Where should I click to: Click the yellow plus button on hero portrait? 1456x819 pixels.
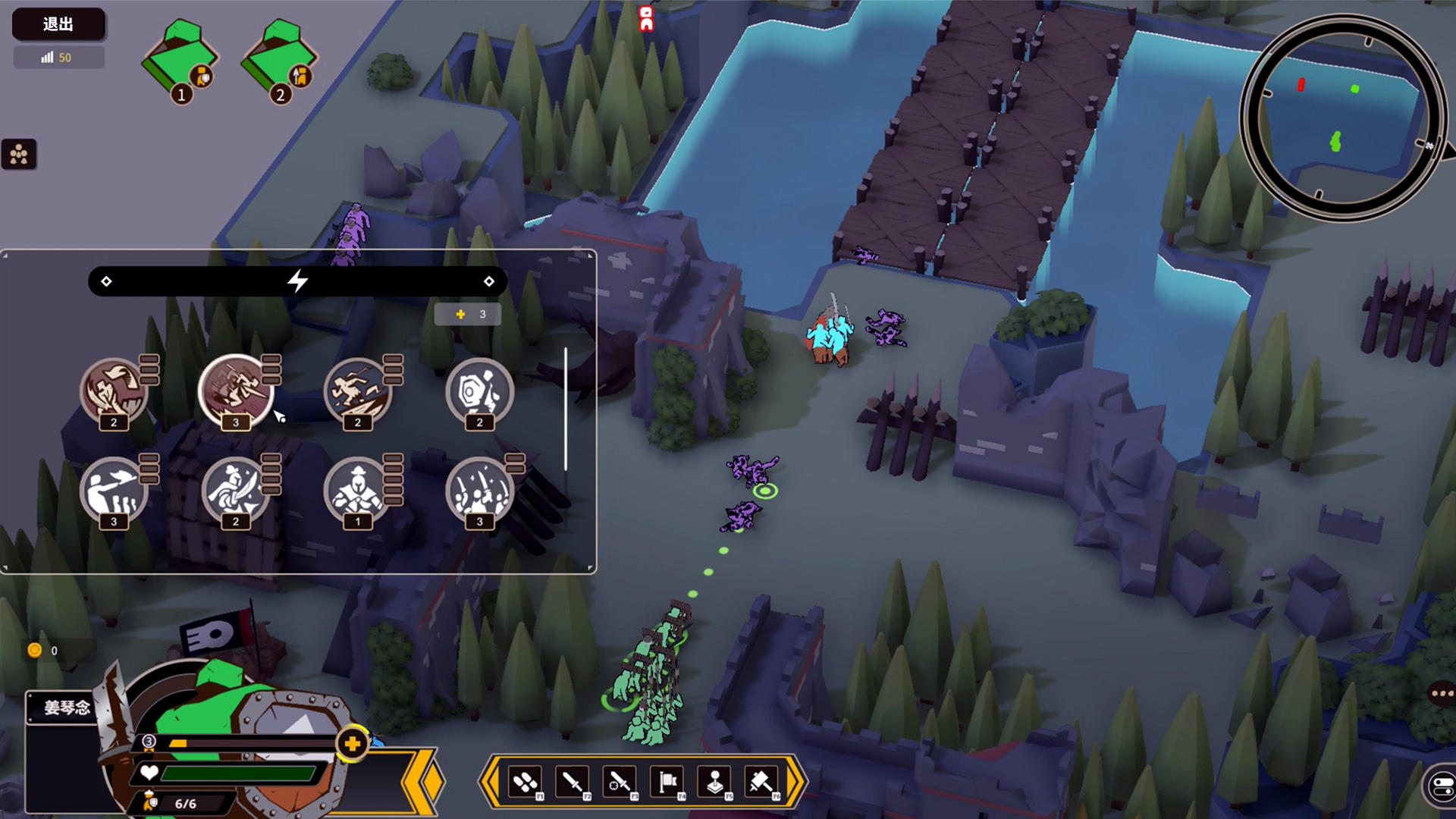point(352,744)
